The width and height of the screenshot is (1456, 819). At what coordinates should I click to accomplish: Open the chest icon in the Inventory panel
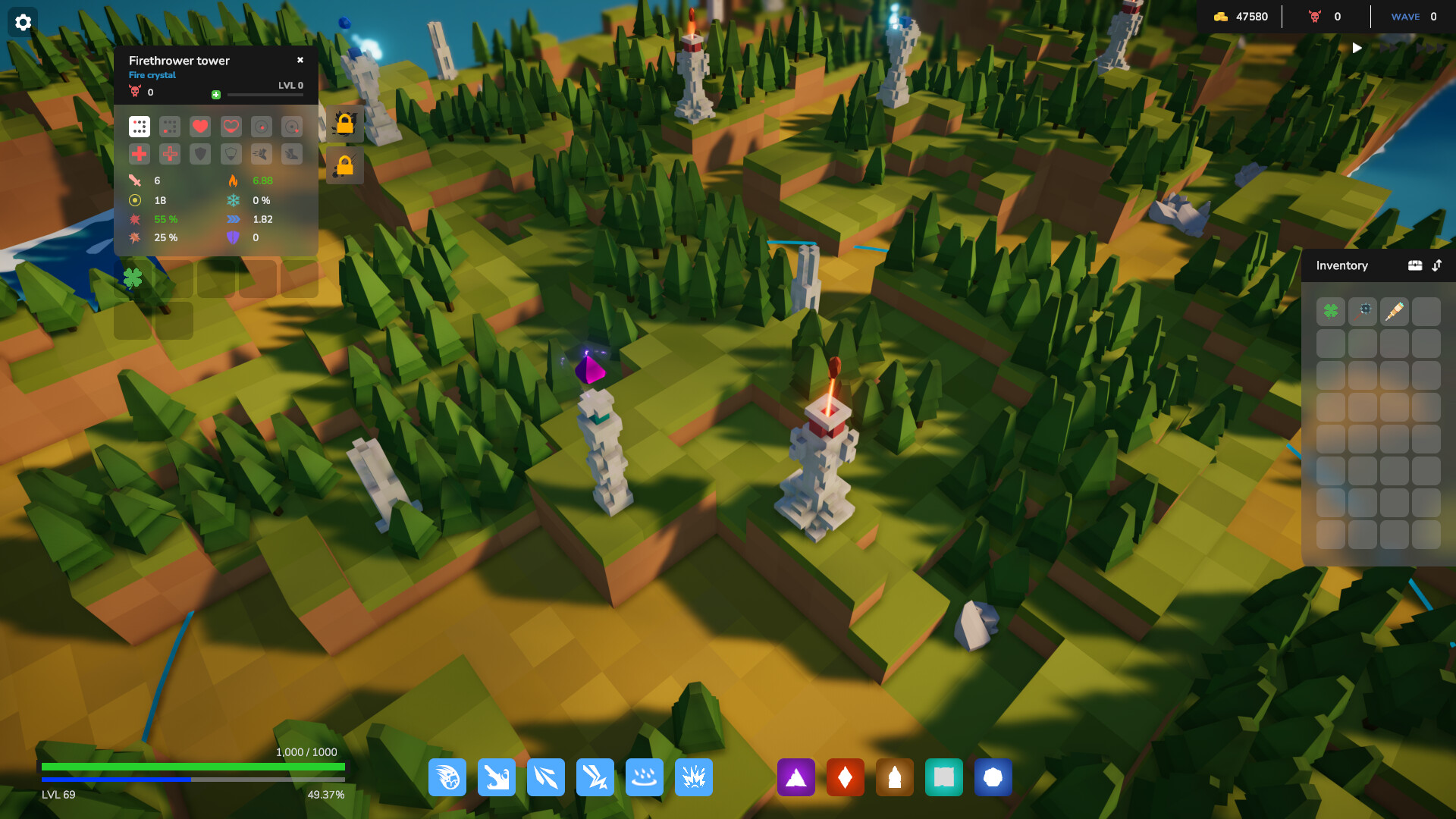coord(1416,265)
